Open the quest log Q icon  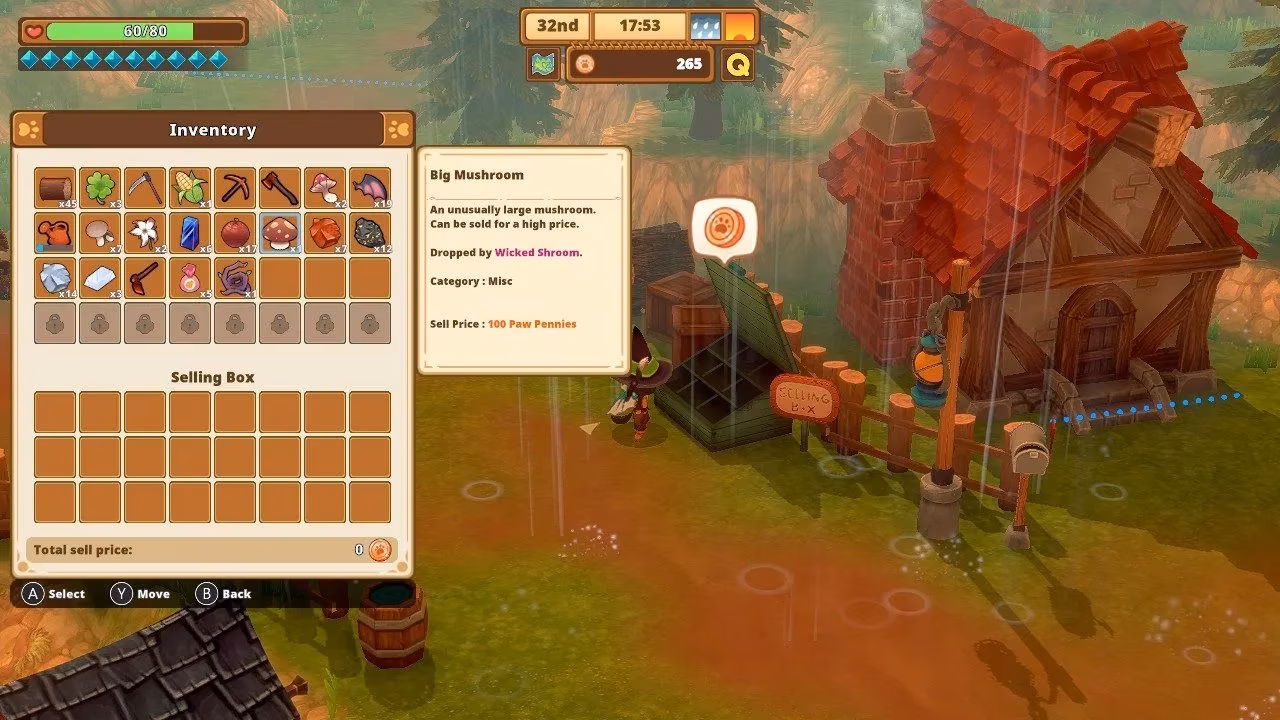pyautogui.click(x=738, y=65)
